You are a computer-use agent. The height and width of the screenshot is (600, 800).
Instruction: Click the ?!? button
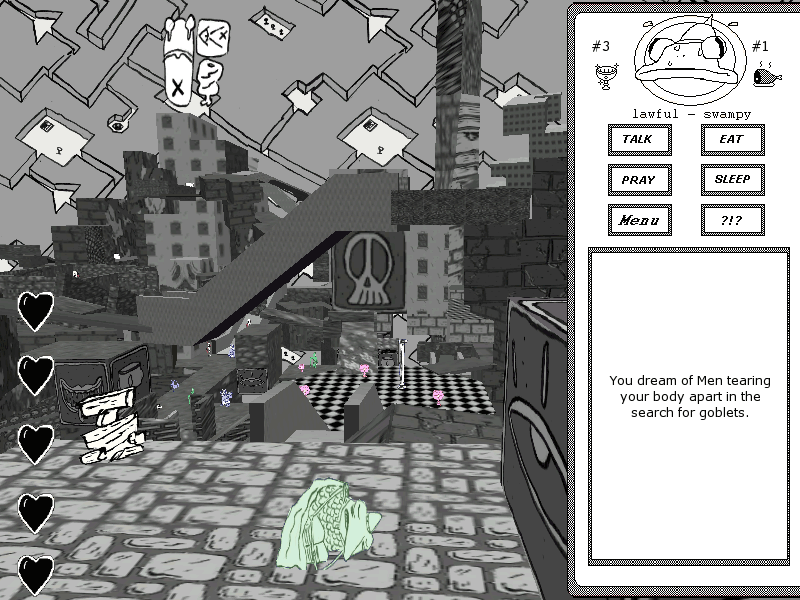732,220
